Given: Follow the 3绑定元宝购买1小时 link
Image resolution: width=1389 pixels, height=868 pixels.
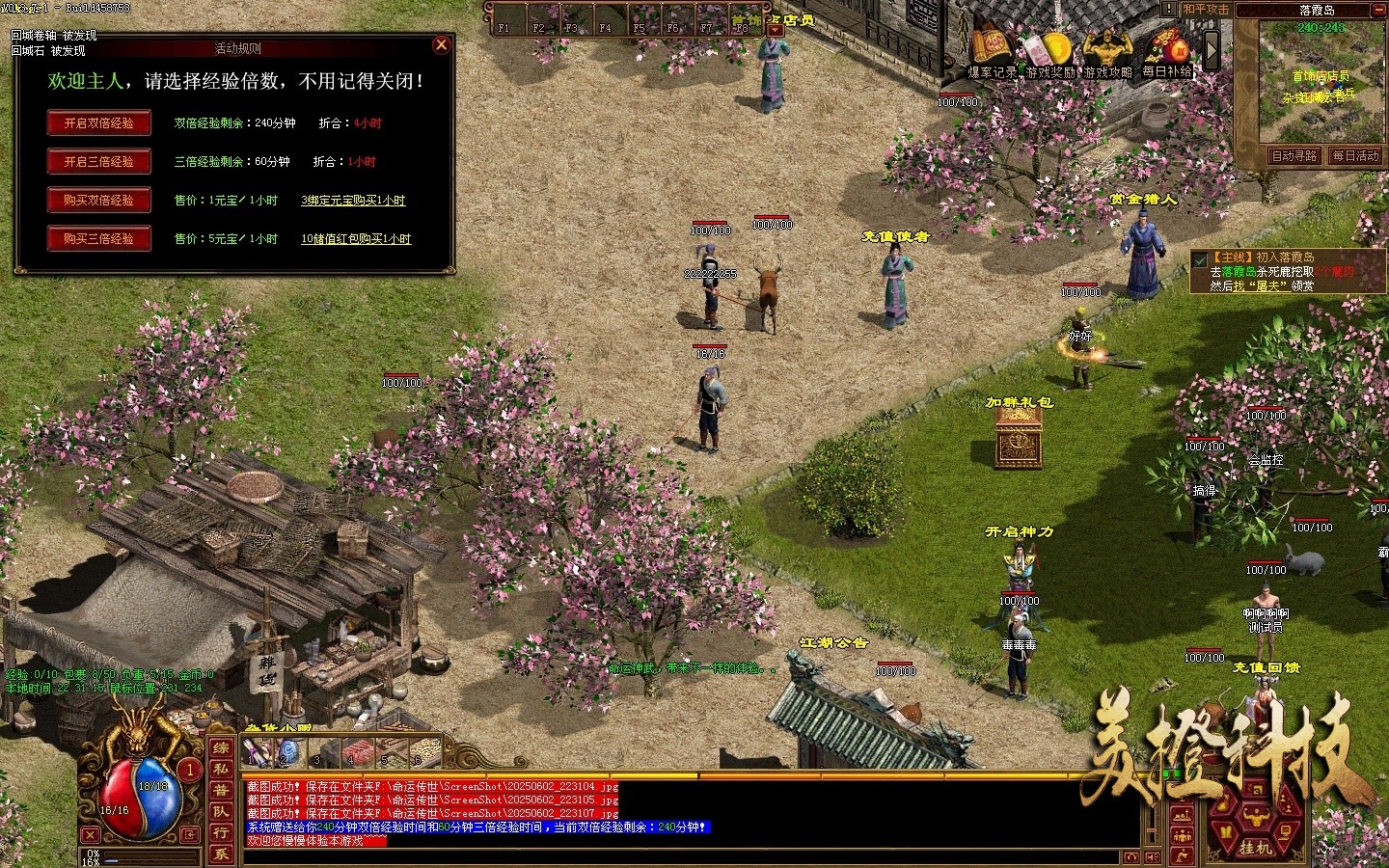Looking at the screenshot, I should point(353,201).
